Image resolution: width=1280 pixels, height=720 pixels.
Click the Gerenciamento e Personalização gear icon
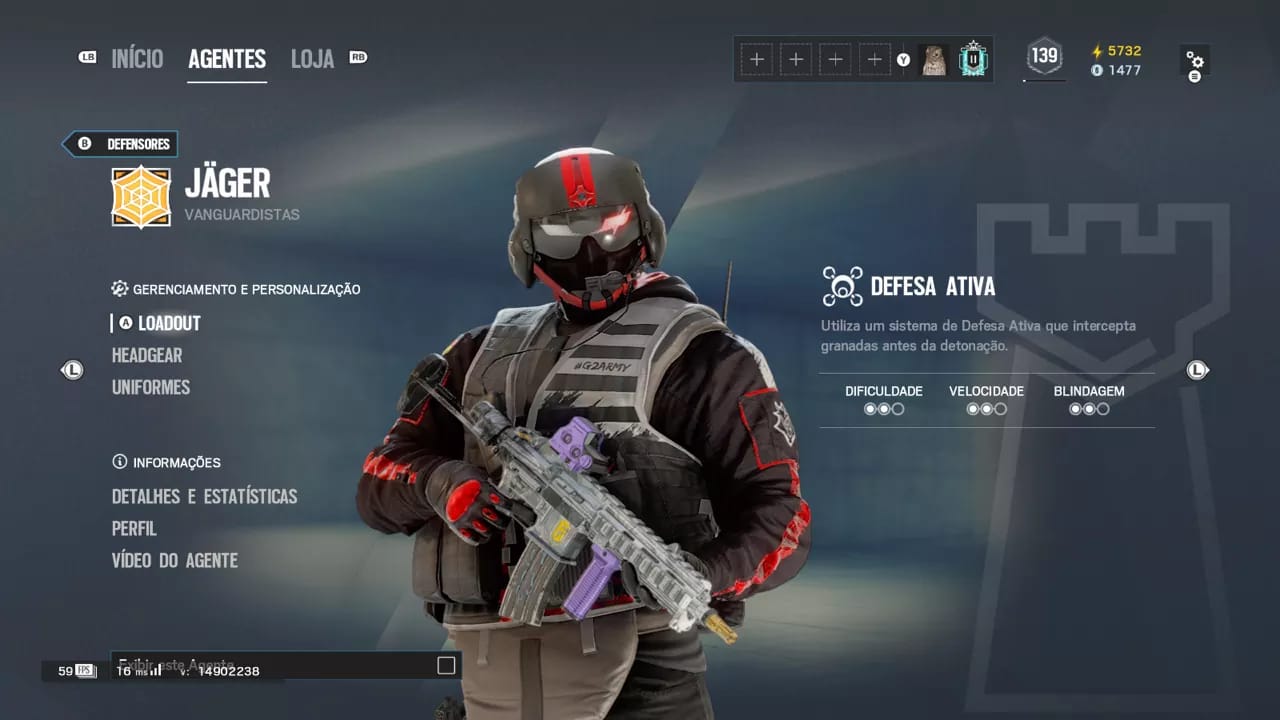click(119, 289)
